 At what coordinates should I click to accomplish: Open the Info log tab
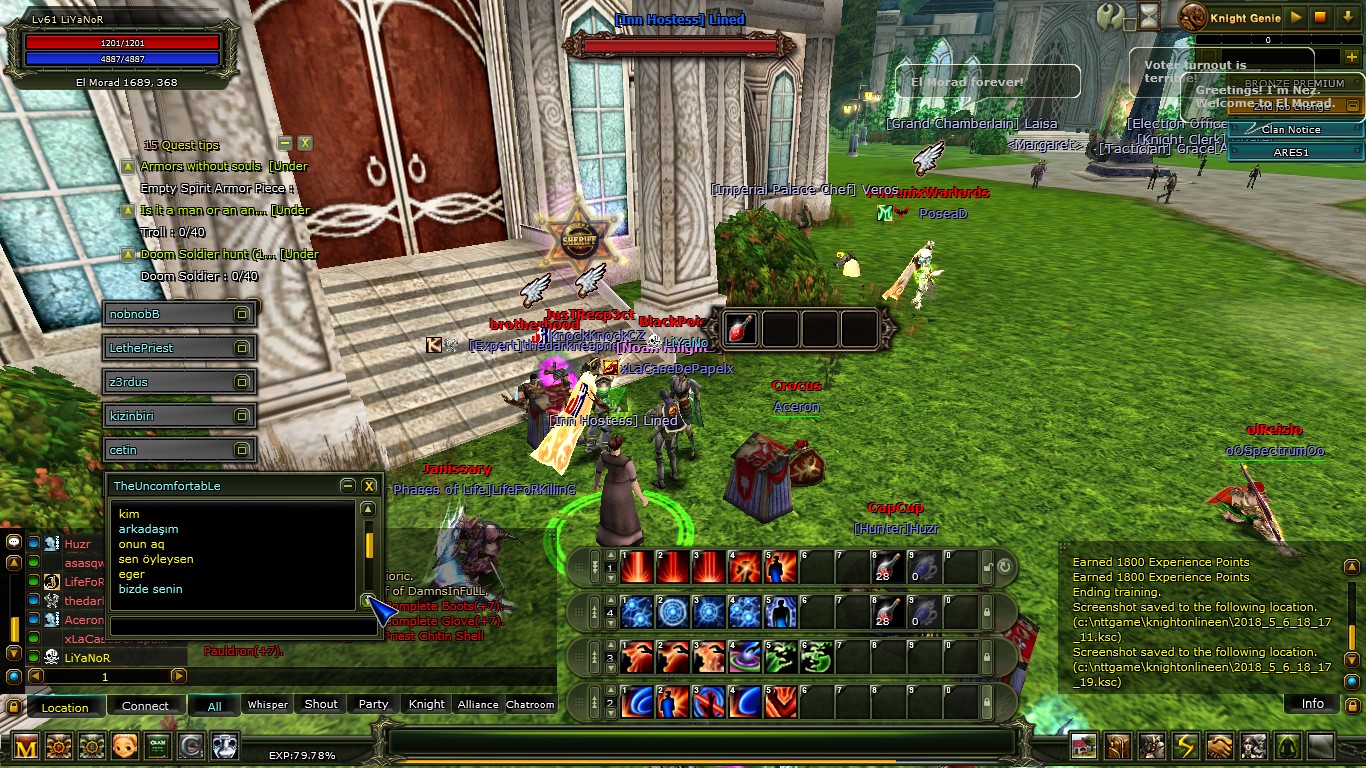1312,704
